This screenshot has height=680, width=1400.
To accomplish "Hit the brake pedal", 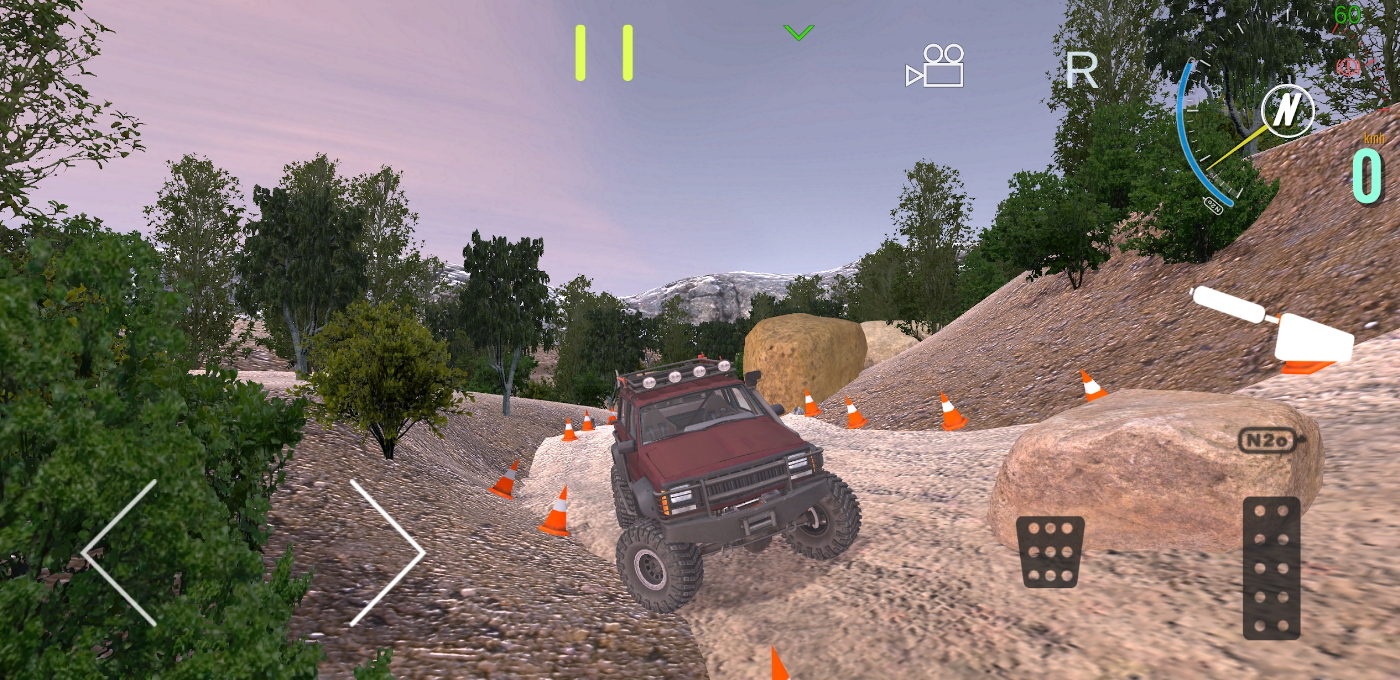I will [x=1050, y=551].
